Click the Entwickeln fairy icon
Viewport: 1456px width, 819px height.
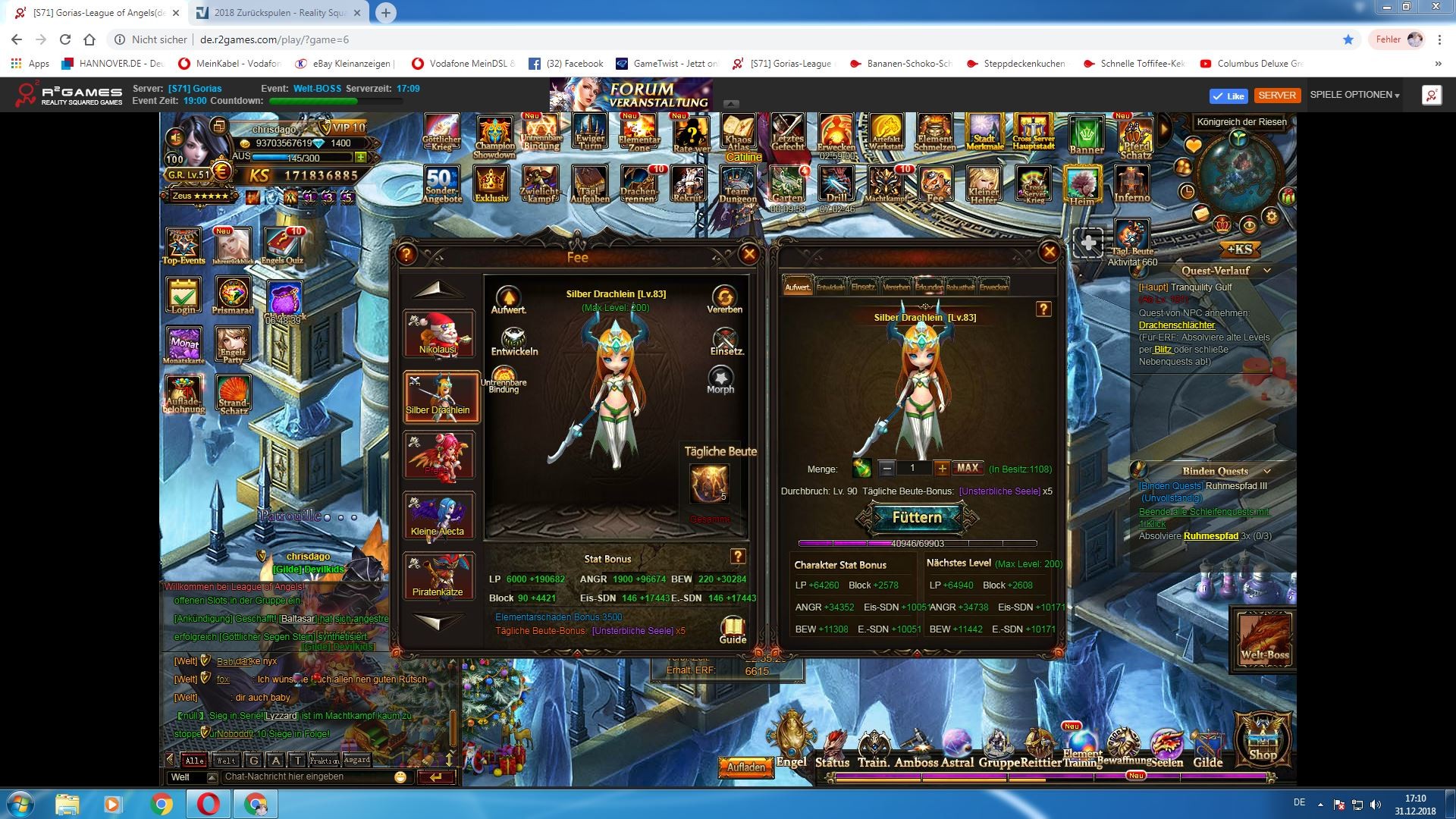point(514,341)
